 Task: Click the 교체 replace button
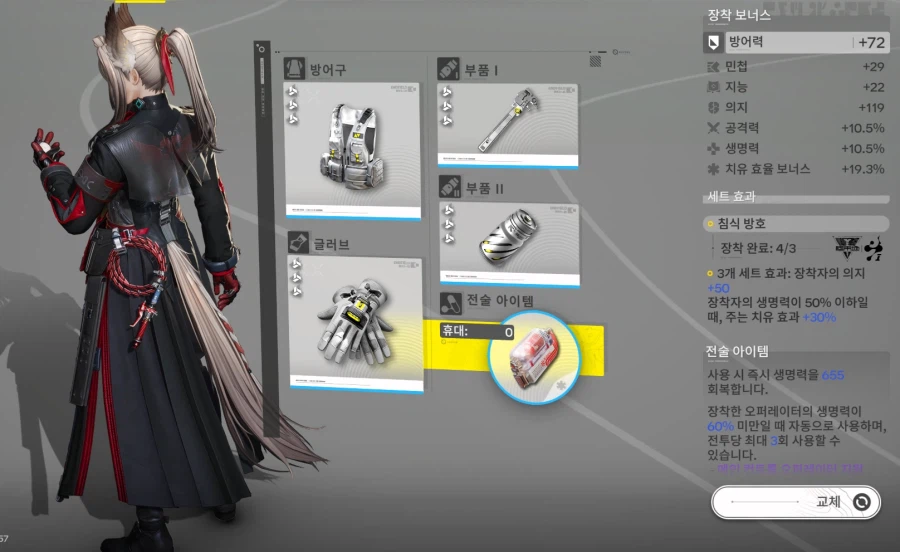(x=796, y=502)
